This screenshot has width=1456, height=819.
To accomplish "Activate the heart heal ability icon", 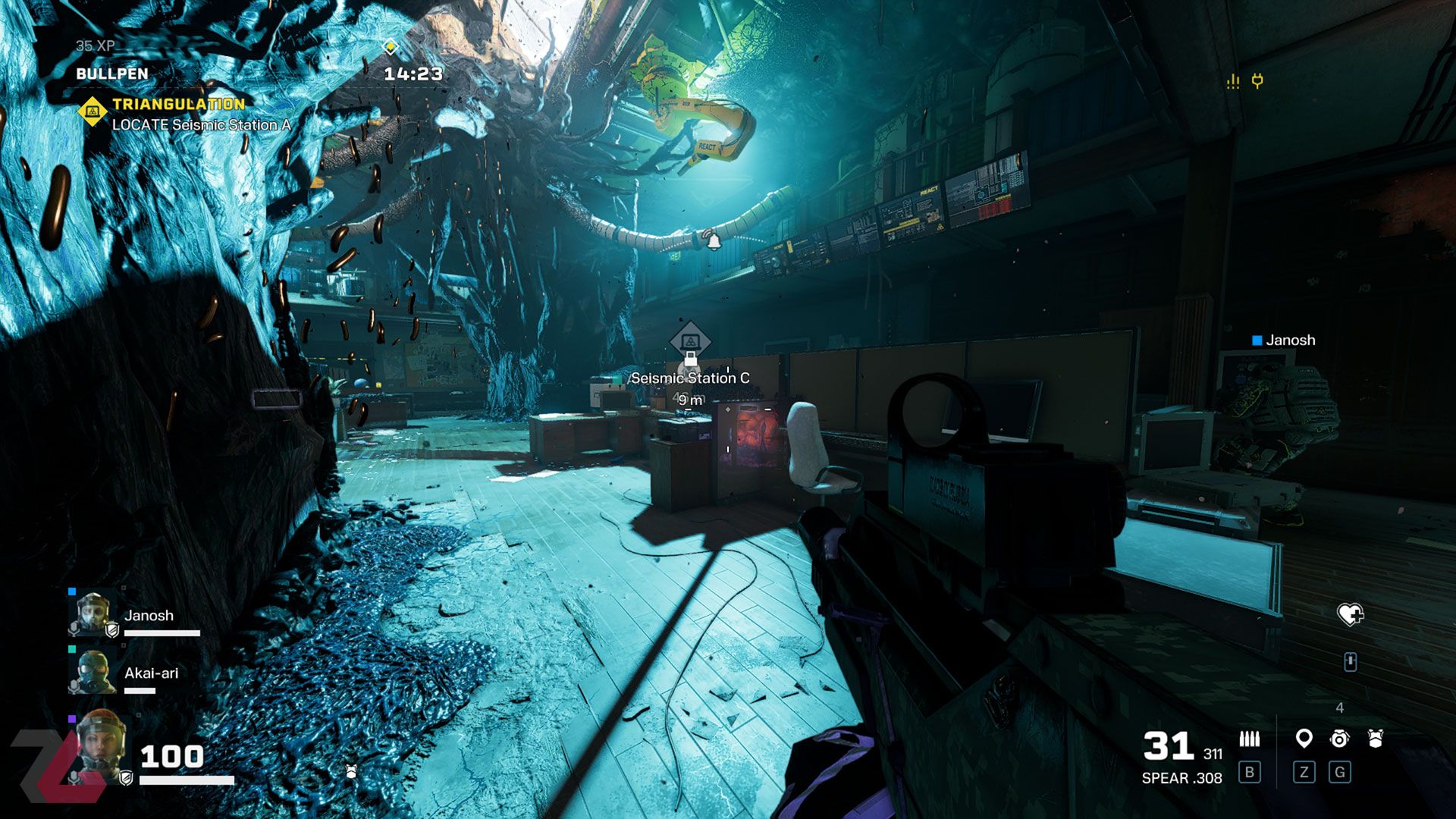I will 1350,613.
